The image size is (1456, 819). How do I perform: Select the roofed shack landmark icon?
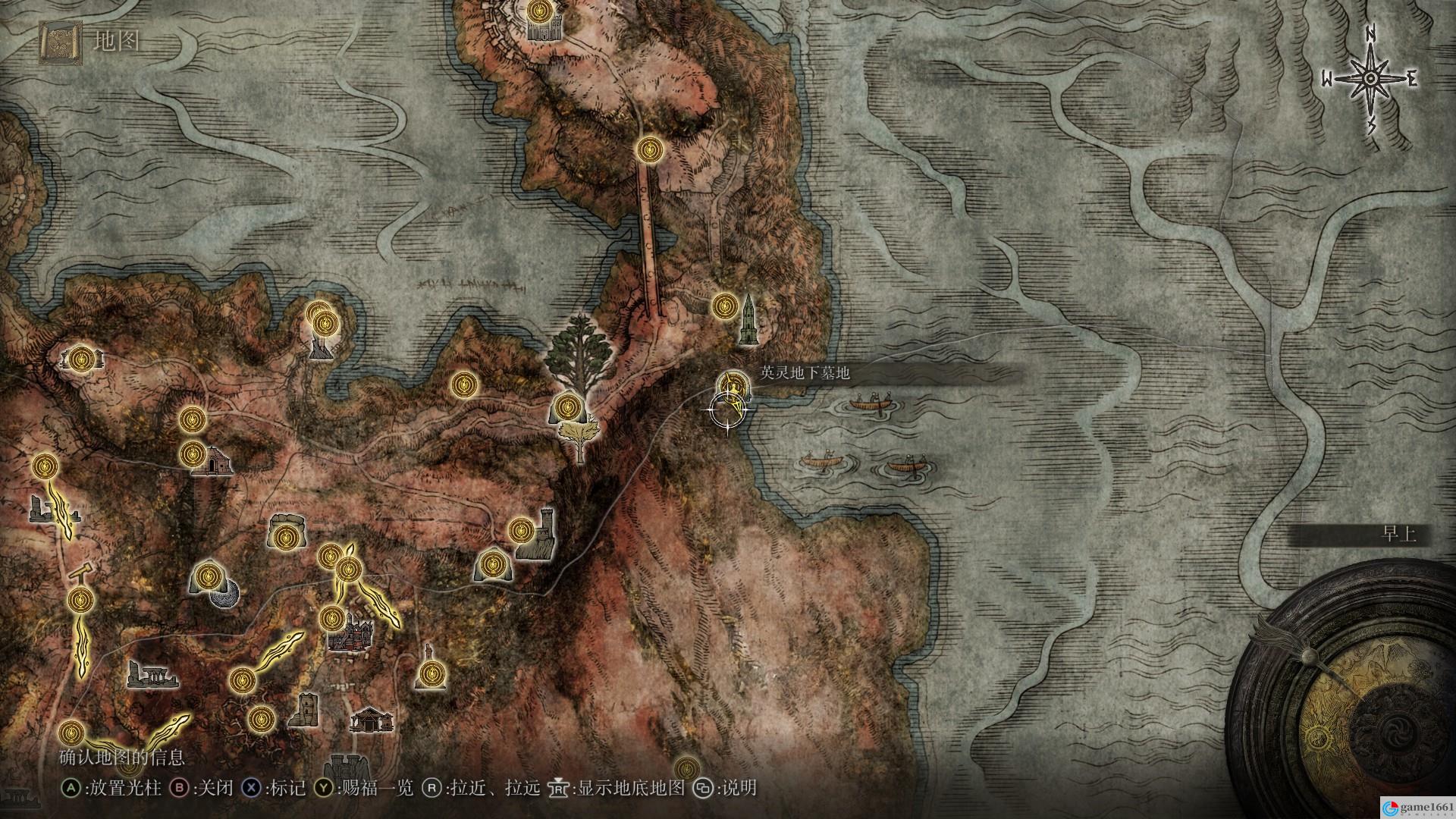pos(372,719)
